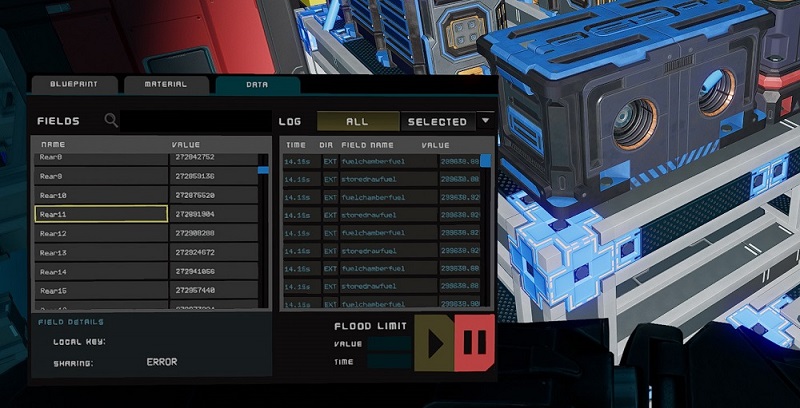Pause the log with the red button
Image resolution: width=800 pixels, height=408 pixels.
click(474, 343)
